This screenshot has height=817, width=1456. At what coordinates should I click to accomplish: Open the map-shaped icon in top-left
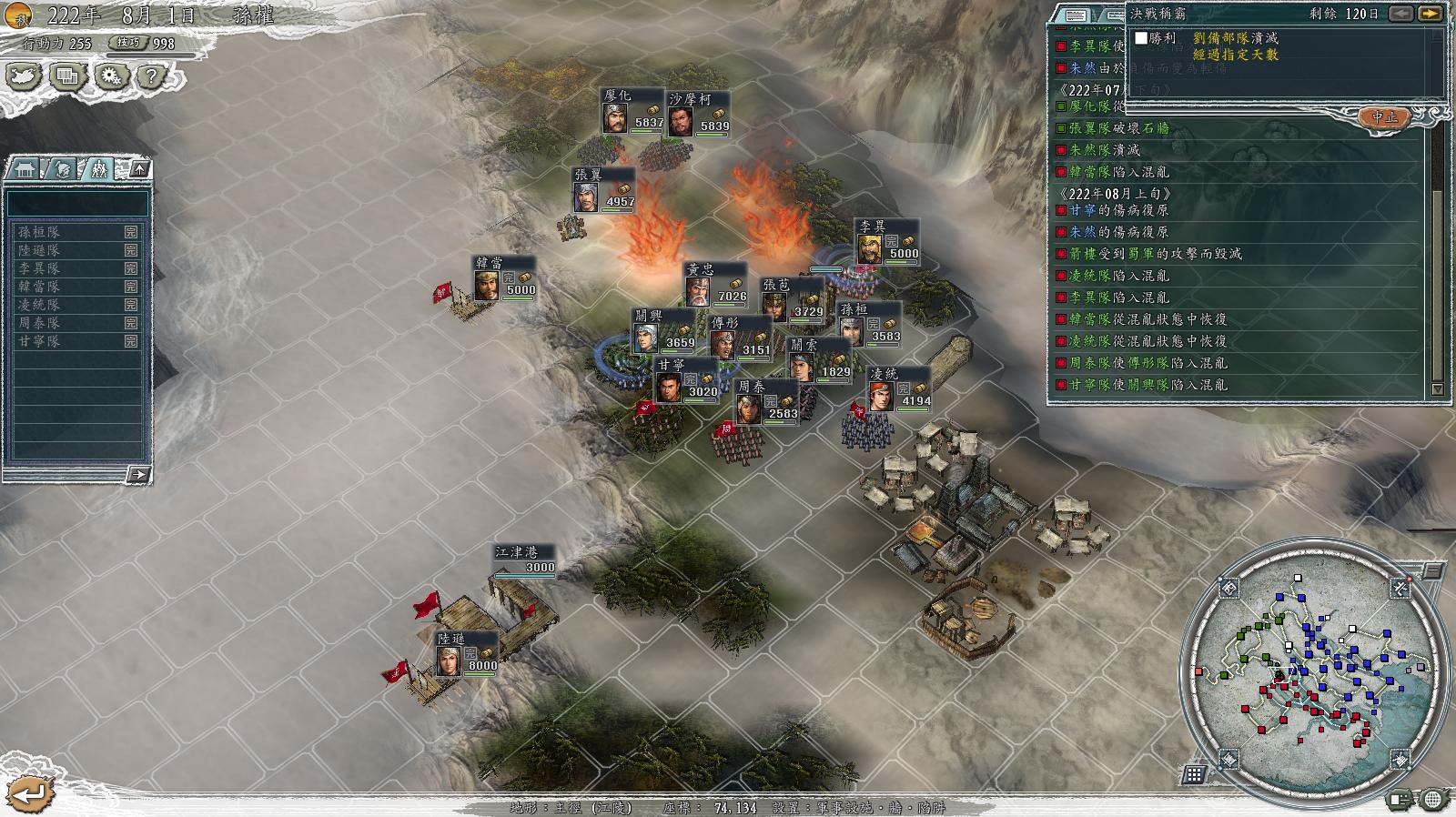pos(24,76)
